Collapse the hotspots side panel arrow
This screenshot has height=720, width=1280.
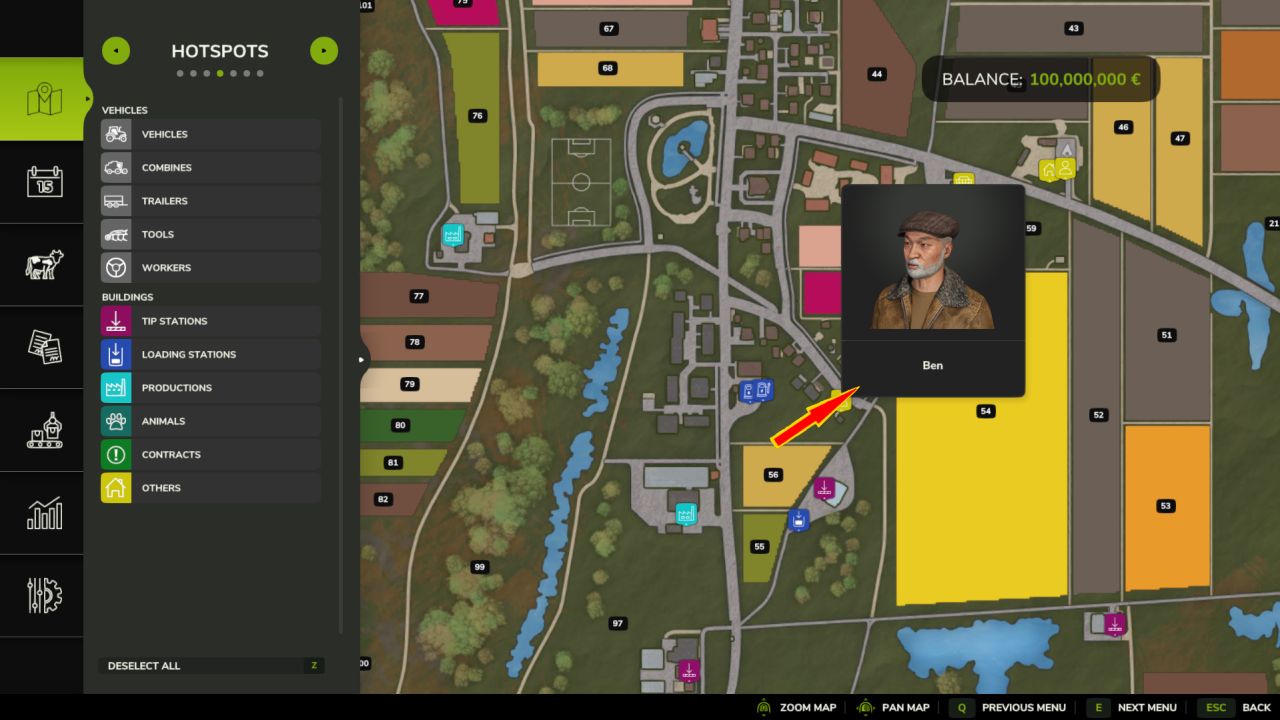click(x=362, y=359)
